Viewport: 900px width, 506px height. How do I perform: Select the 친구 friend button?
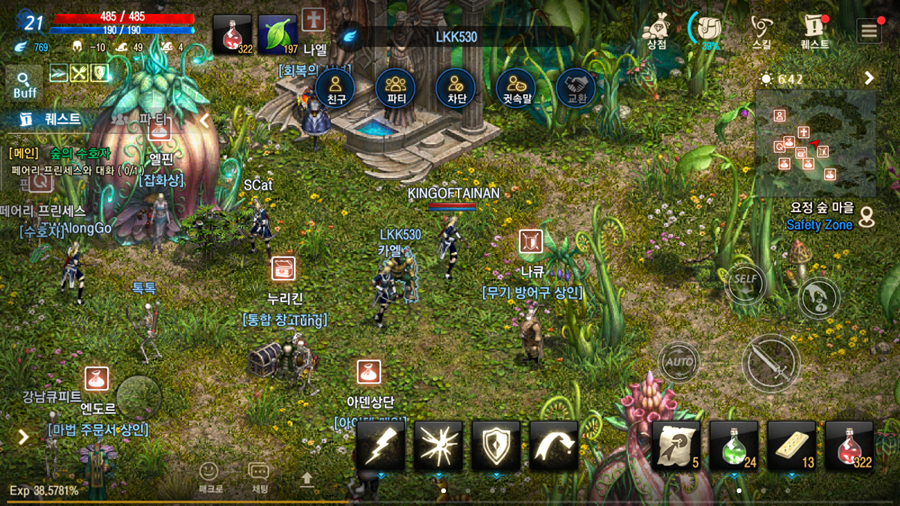click(x=336, y=88)
